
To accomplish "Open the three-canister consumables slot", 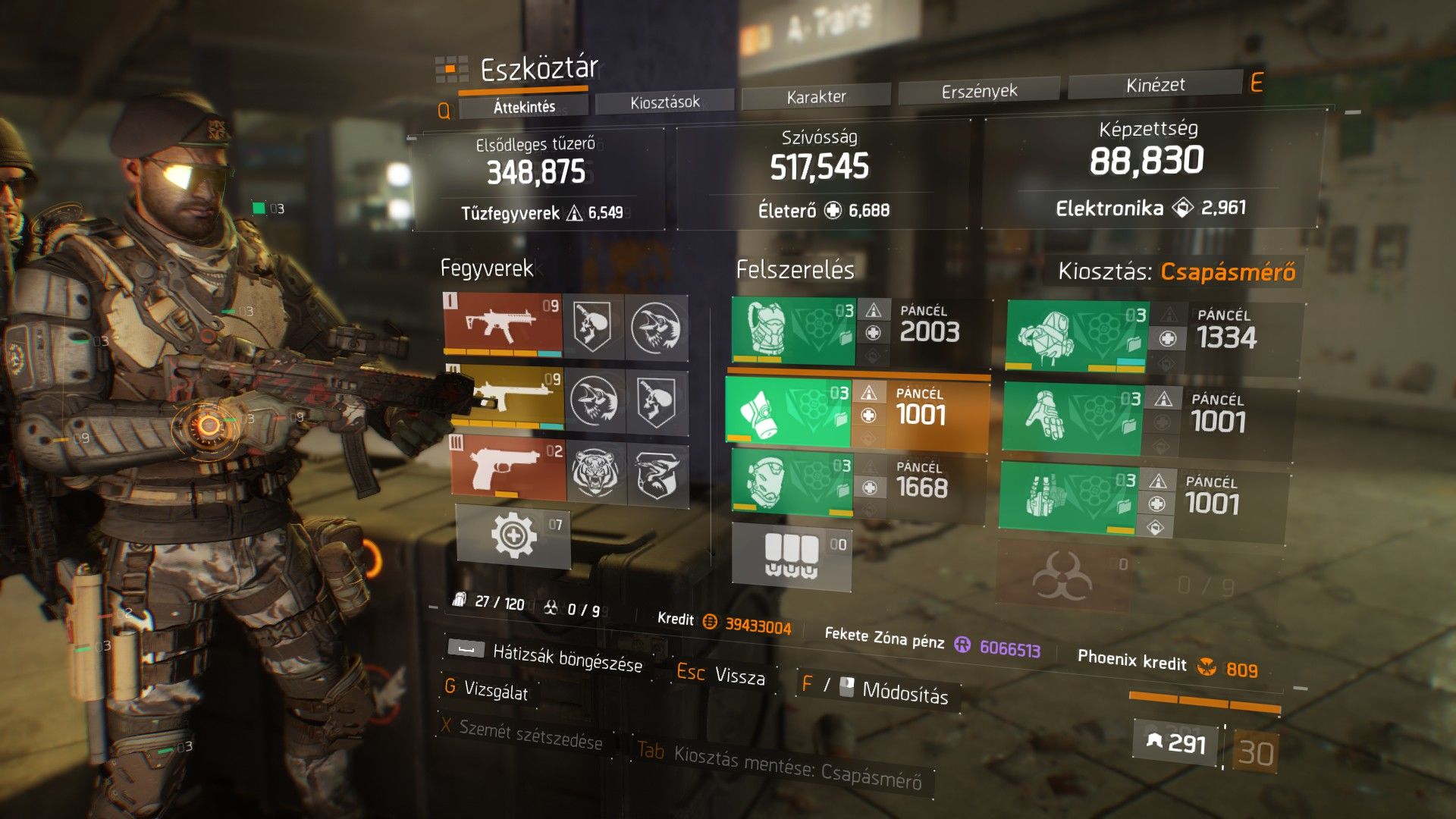I will pyautogui.click(x=791, y=556).
